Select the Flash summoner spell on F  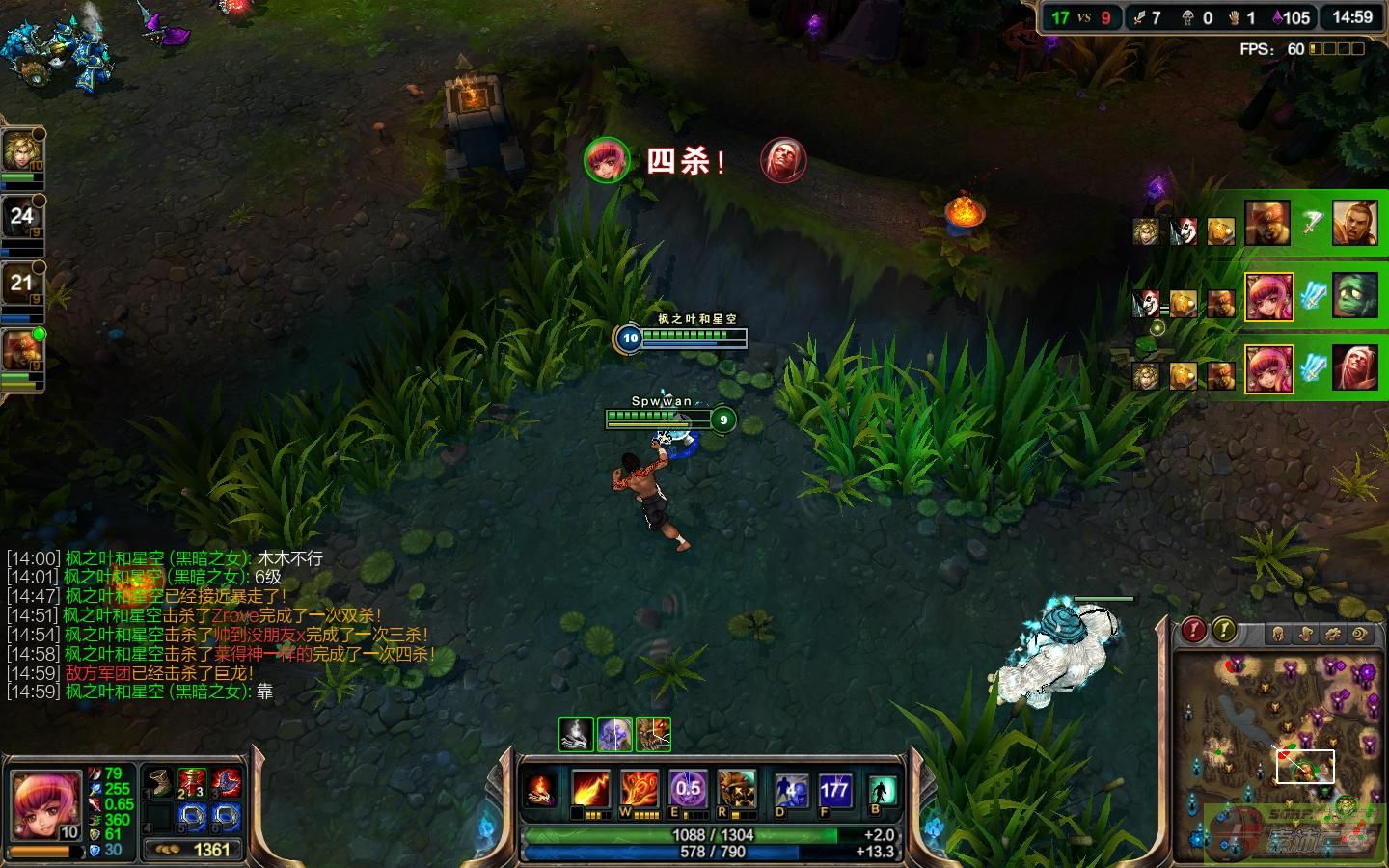[x=833, y=791]
